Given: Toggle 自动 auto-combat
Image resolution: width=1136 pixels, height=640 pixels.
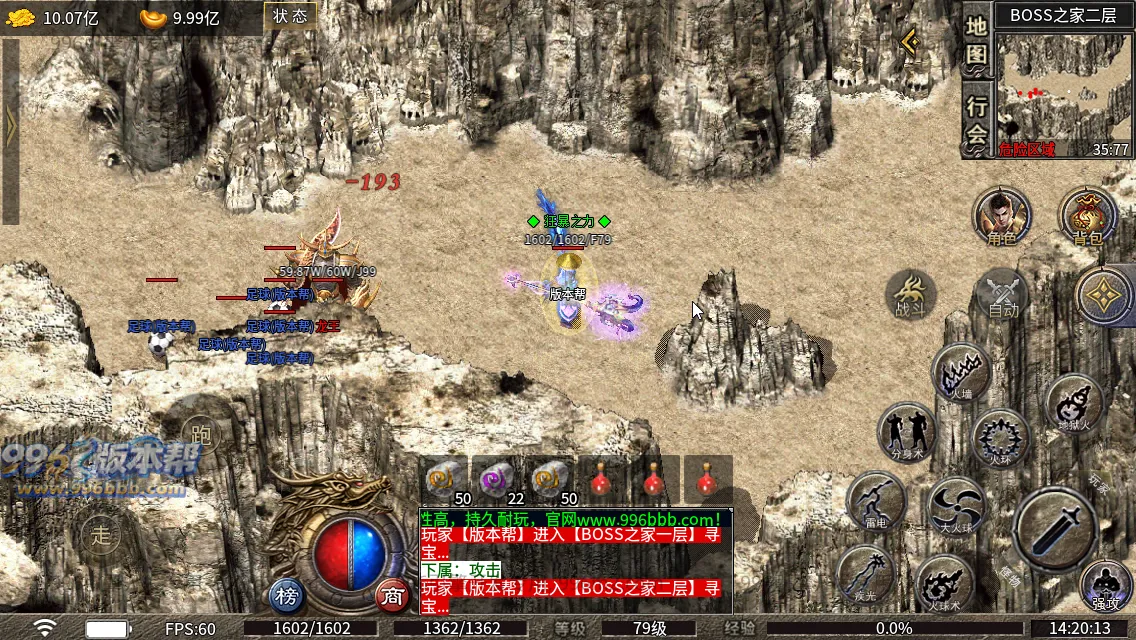Looking at the screenshot, I should [1002, 296].
